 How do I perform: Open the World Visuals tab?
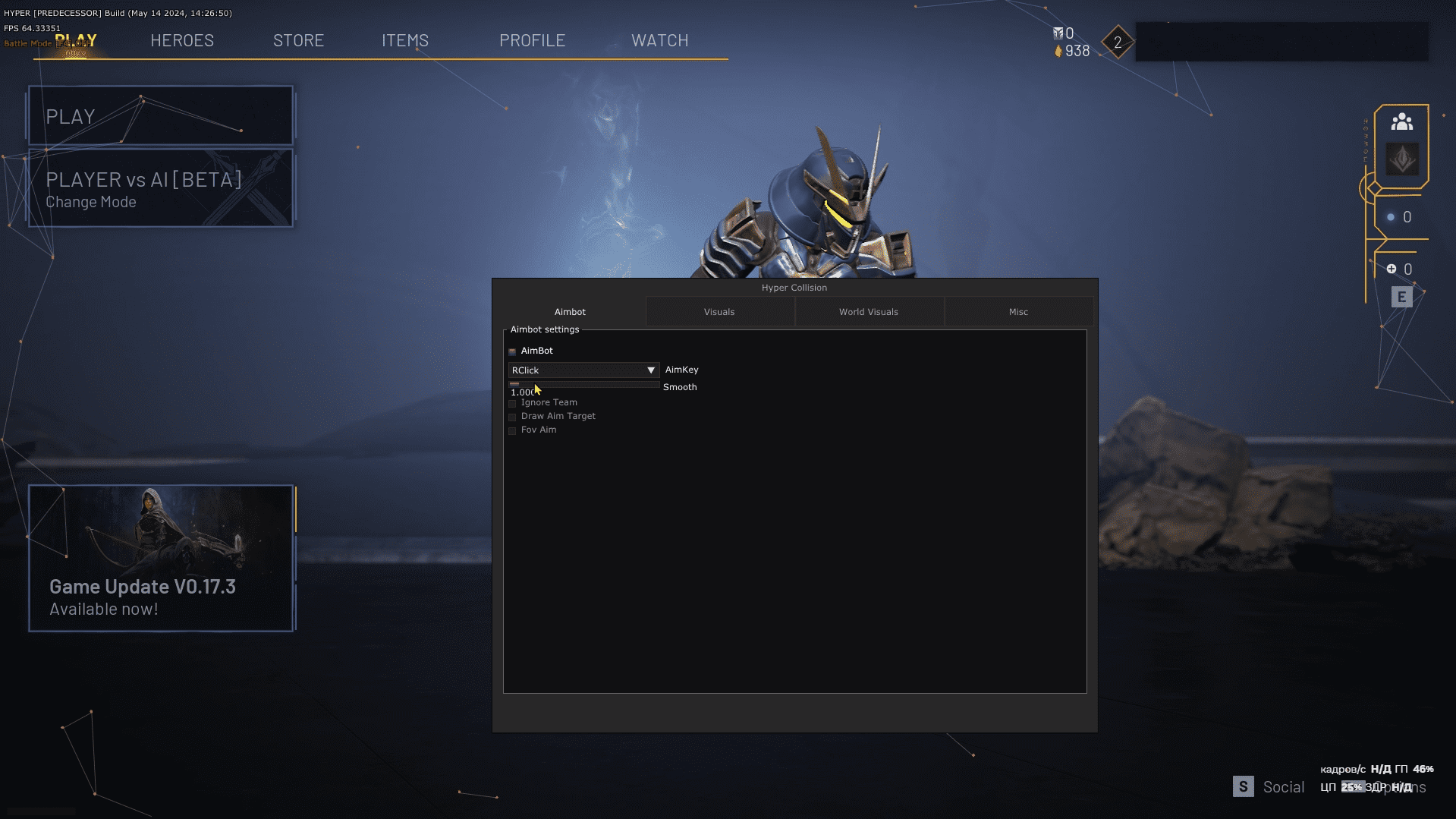[869, 312]
